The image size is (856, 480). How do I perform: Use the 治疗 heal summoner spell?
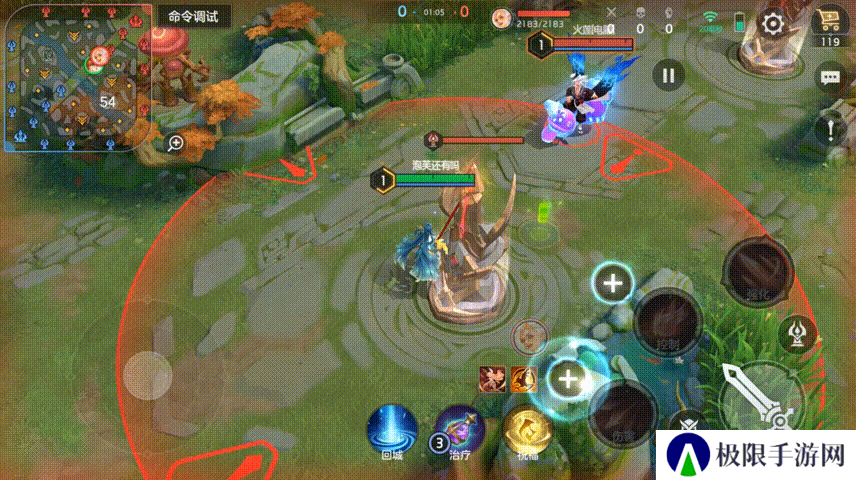[460, 430]
